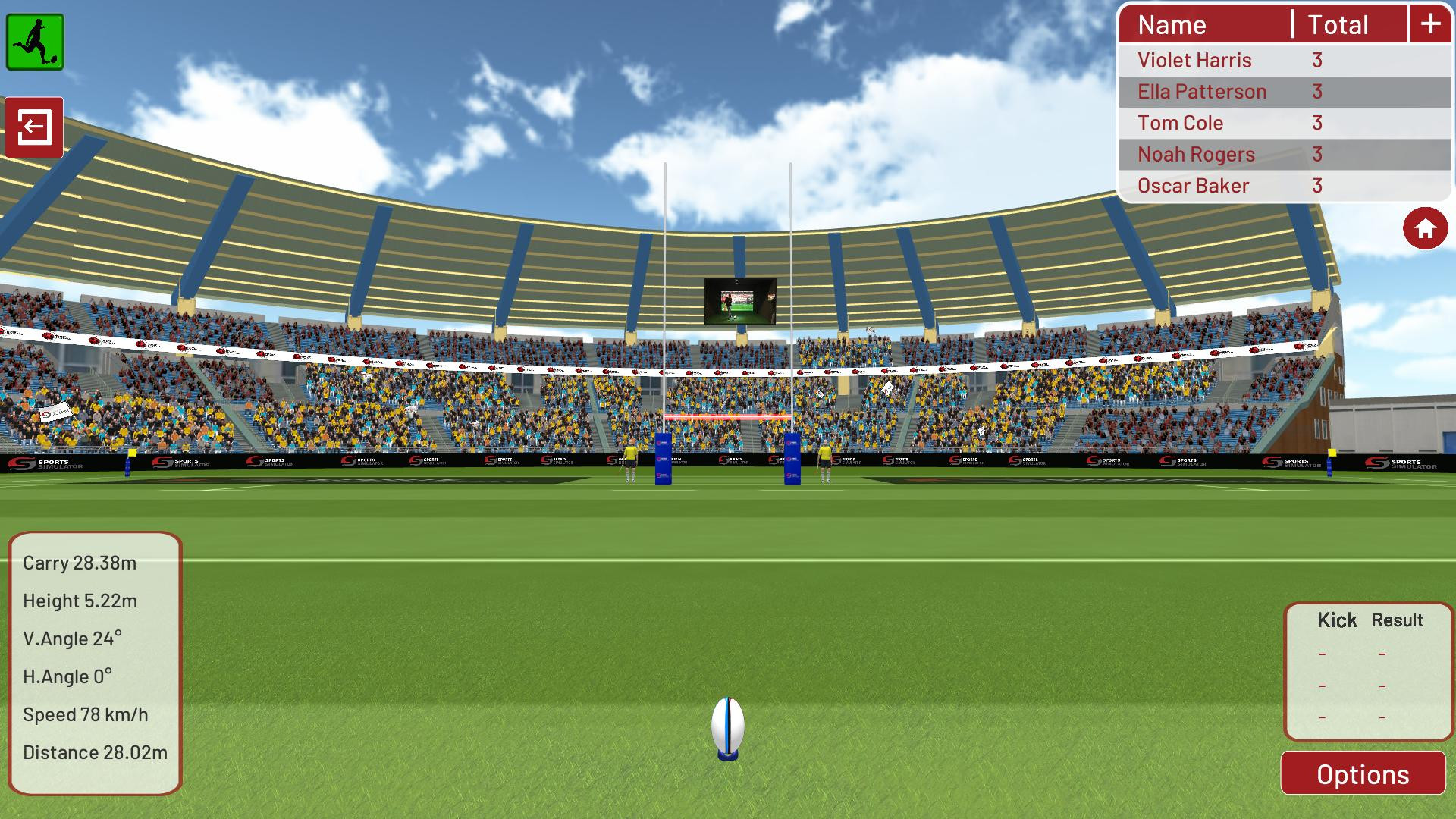Screen dimensions: 1456x819
Task: Choose Noah Rogers on the scoreboard
Action: tap(1195, 154)
